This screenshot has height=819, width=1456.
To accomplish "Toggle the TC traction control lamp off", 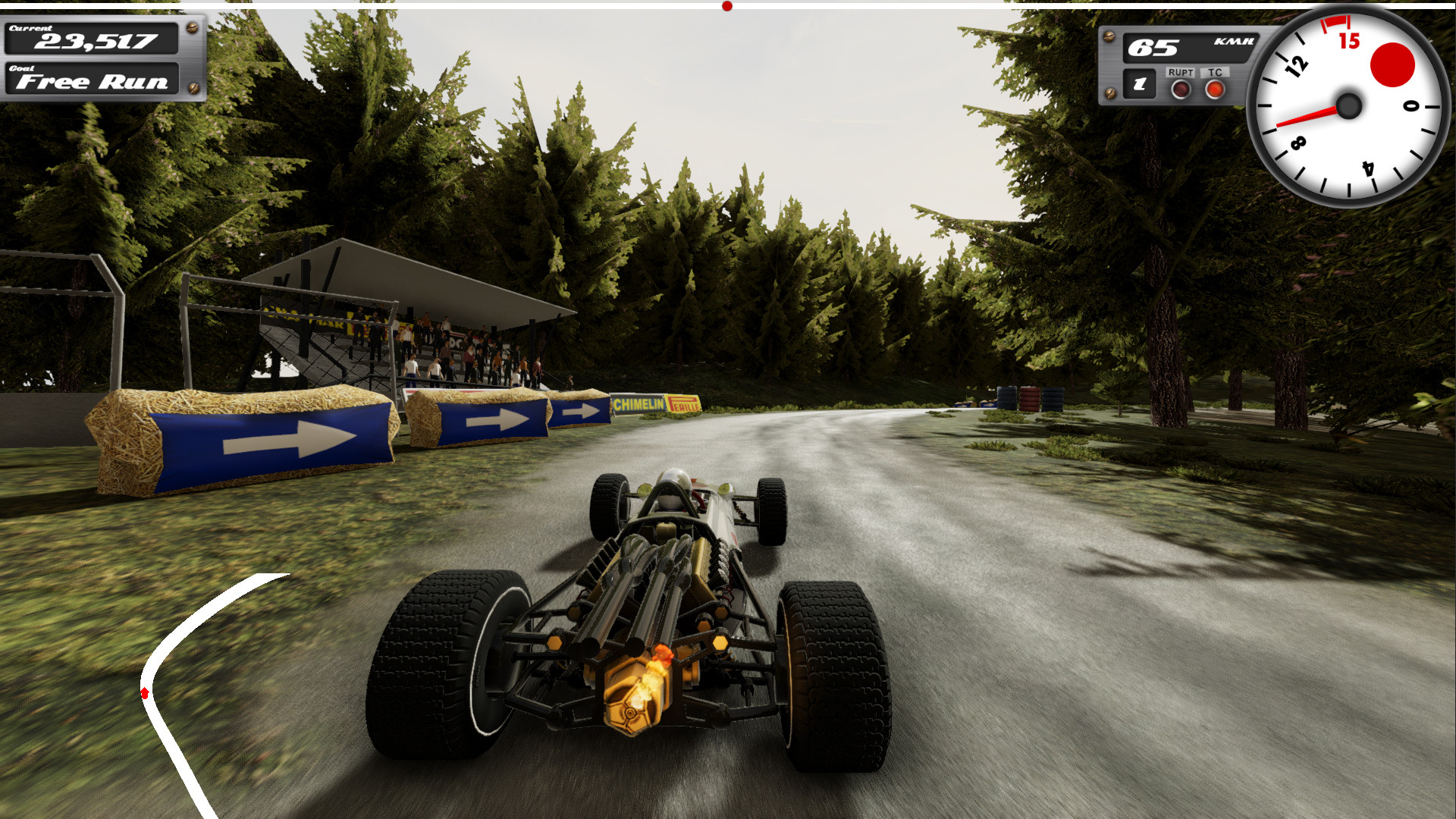I will 1216,89.
